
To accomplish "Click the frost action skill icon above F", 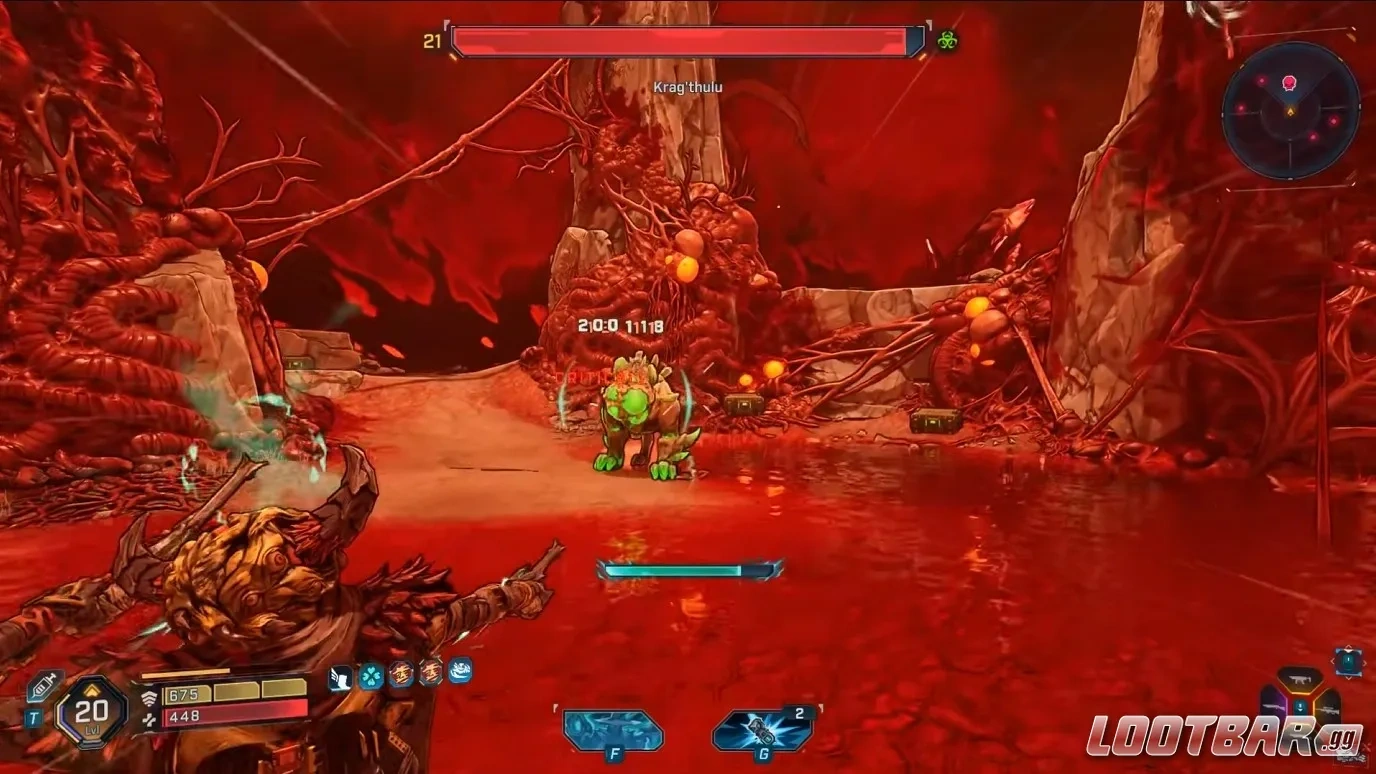I will click(x=612, y=730).
